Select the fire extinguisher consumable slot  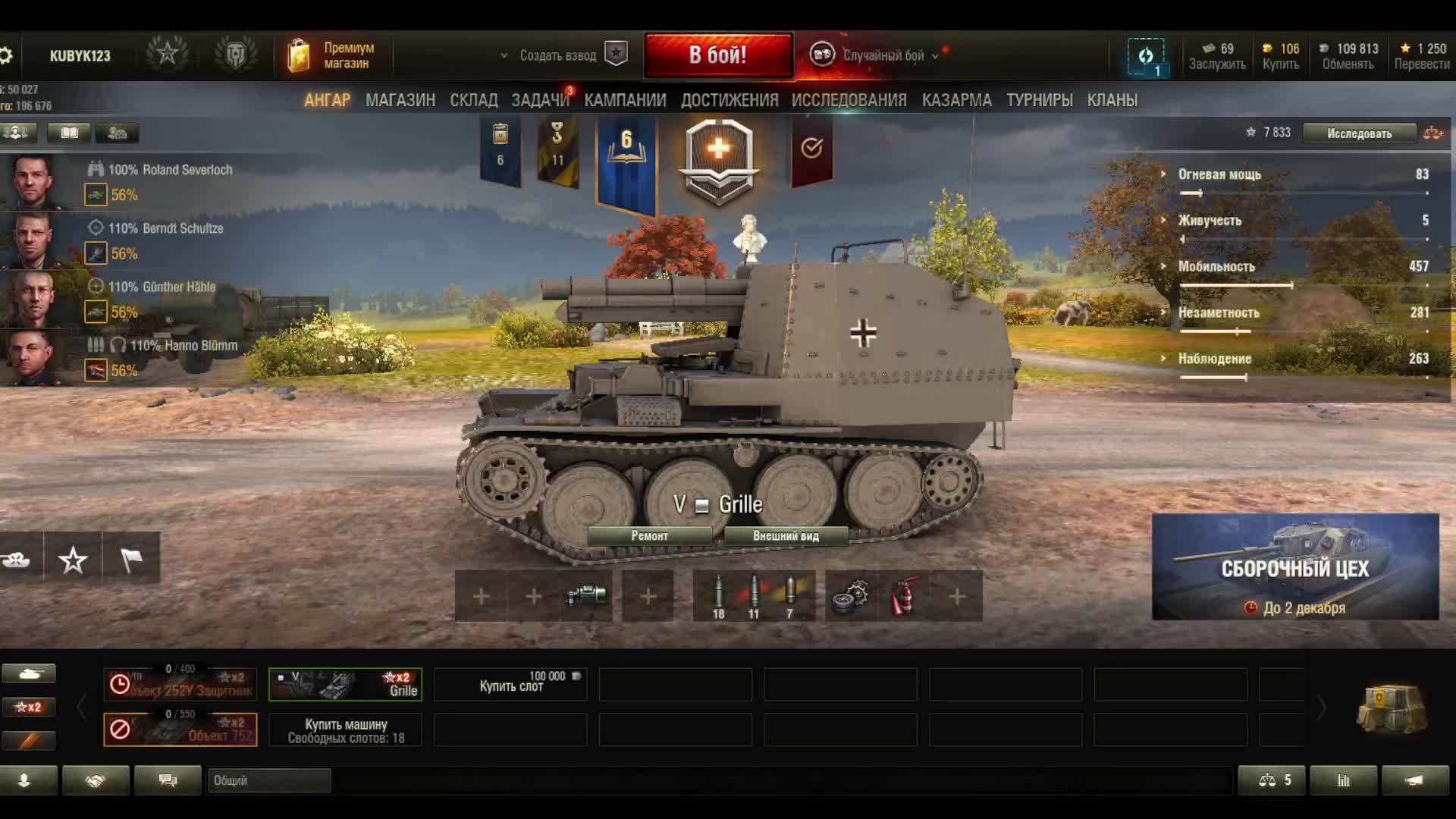coord(904,596)
